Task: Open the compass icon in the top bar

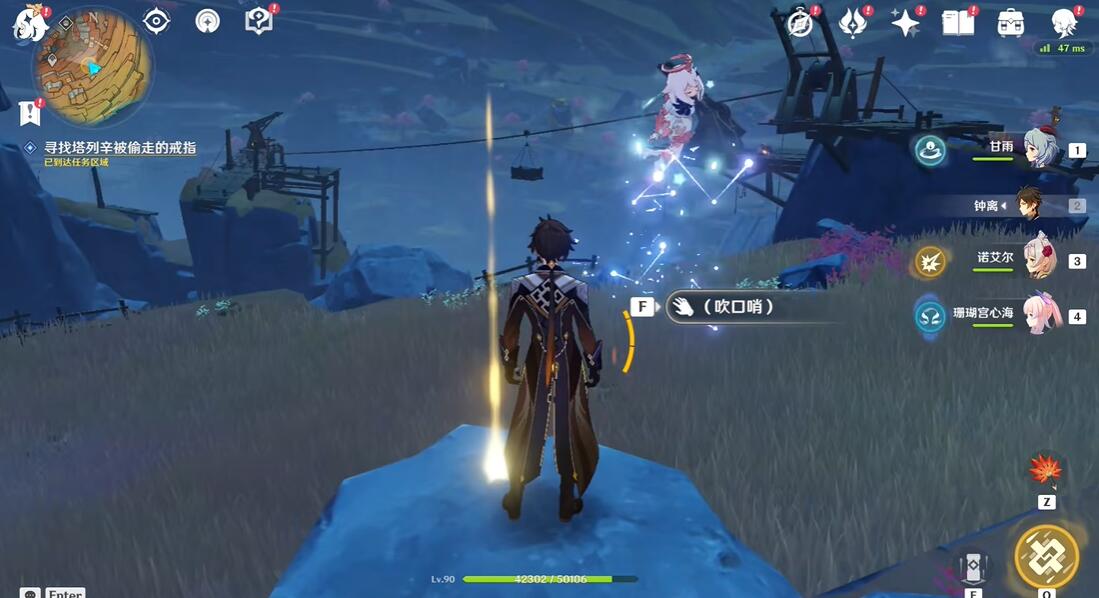Action: pos(800,23)
